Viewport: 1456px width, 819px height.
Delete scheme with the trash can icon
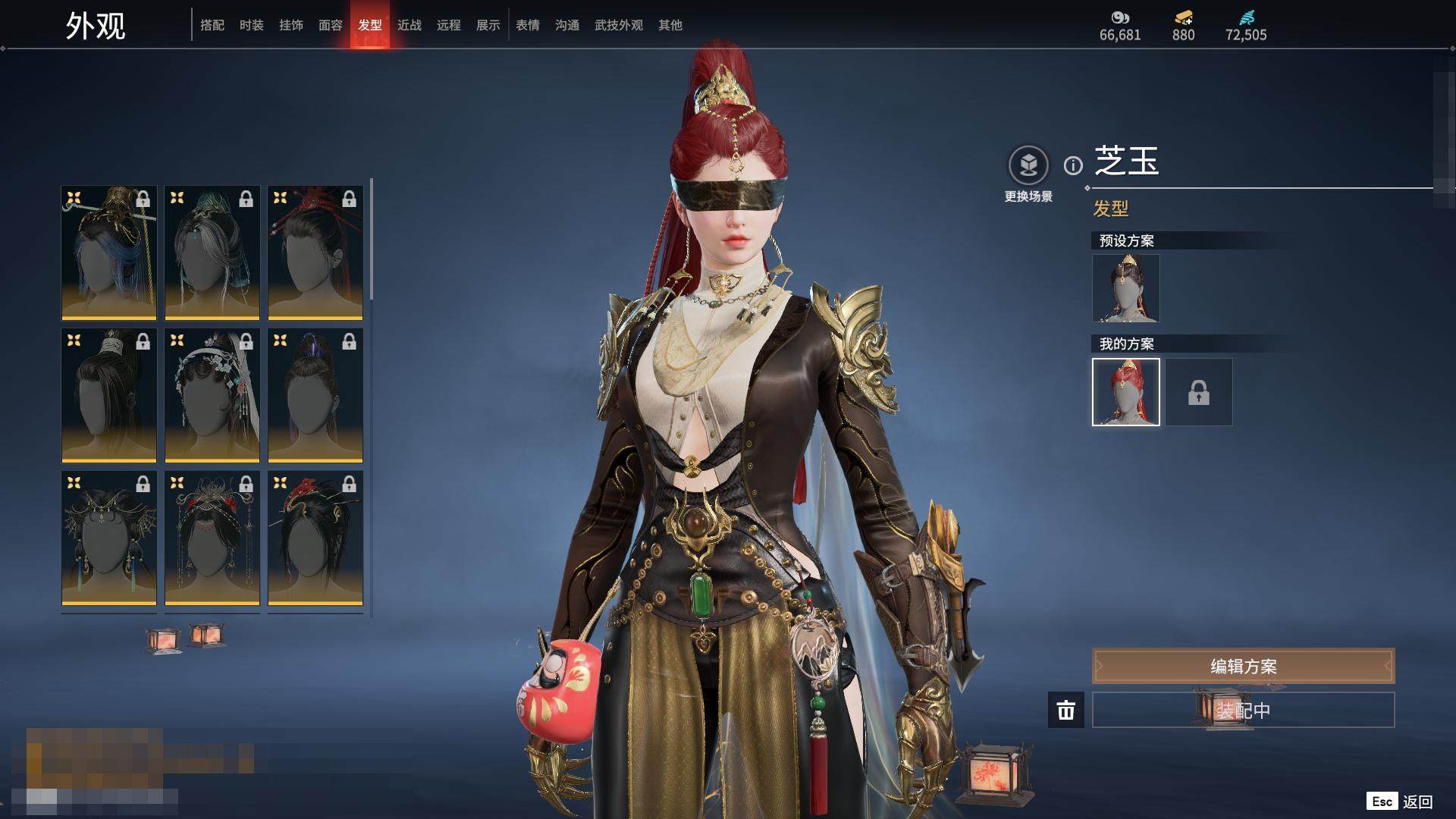click(x=1066, y=710)
